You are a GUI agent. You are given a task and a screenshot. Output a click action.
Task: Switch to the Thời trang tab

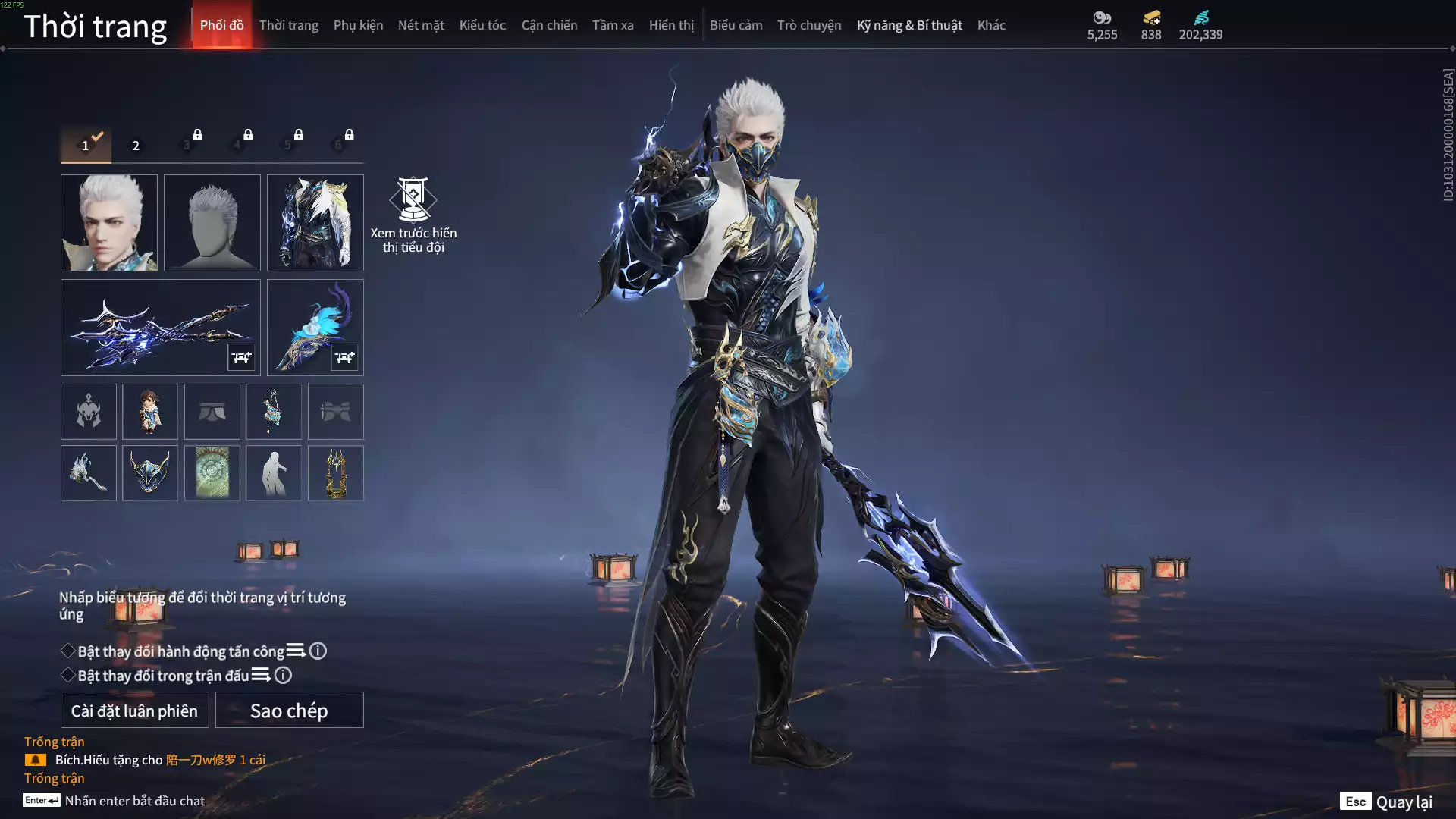pyautogui.click(x=288, y=25)
